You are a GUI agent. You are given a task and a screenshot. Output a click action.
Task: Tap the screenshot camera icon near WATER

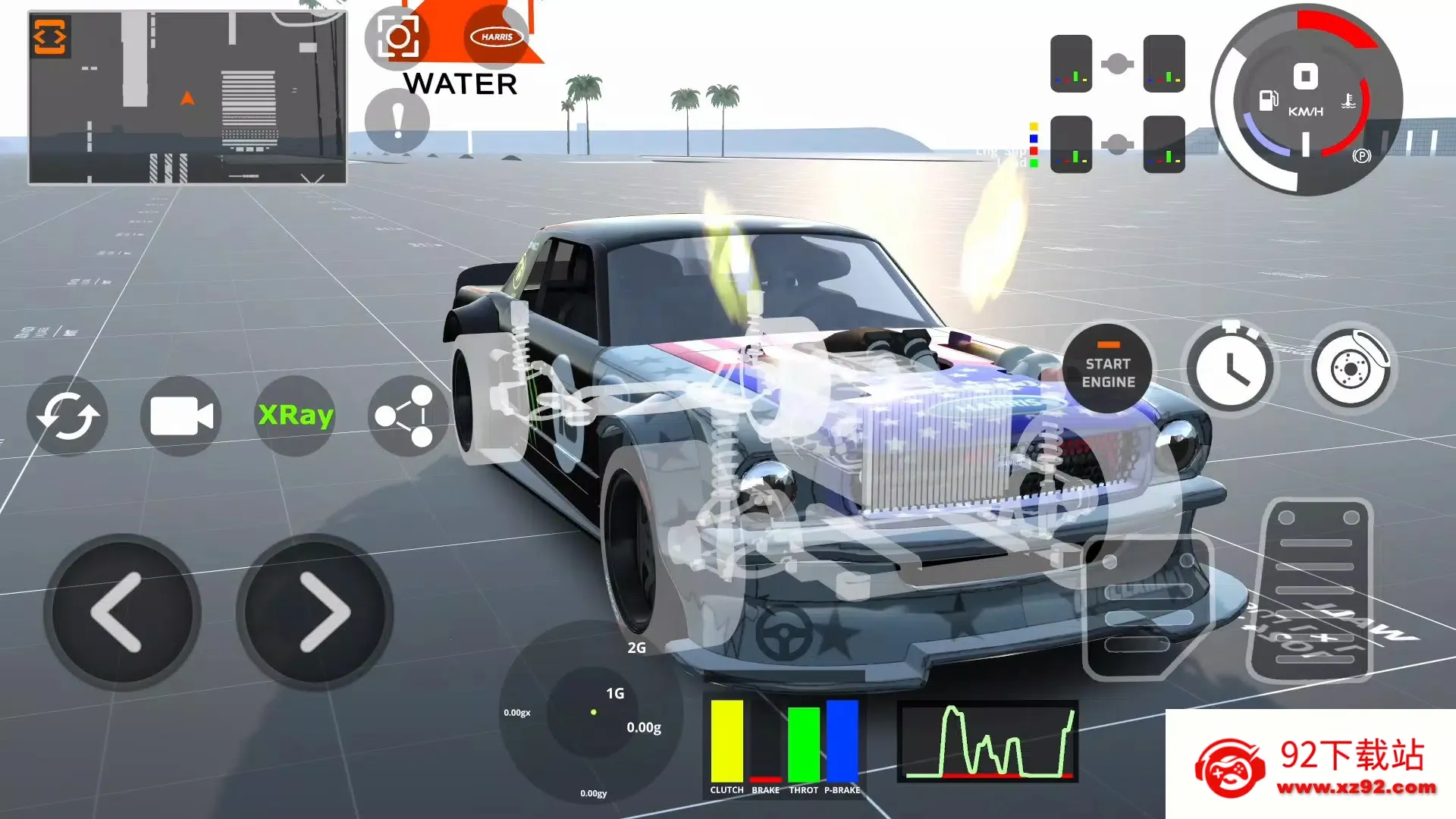[397, 38]
